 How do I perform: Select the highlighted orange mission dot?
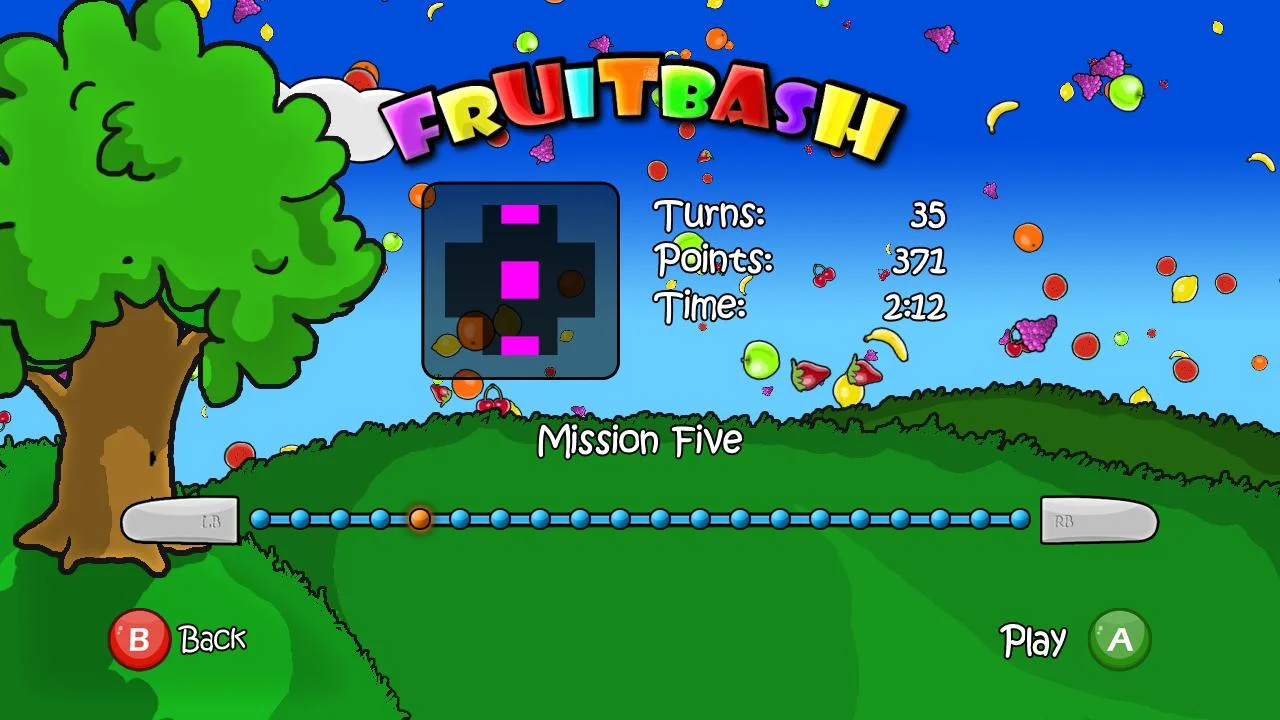pos(420,519)
